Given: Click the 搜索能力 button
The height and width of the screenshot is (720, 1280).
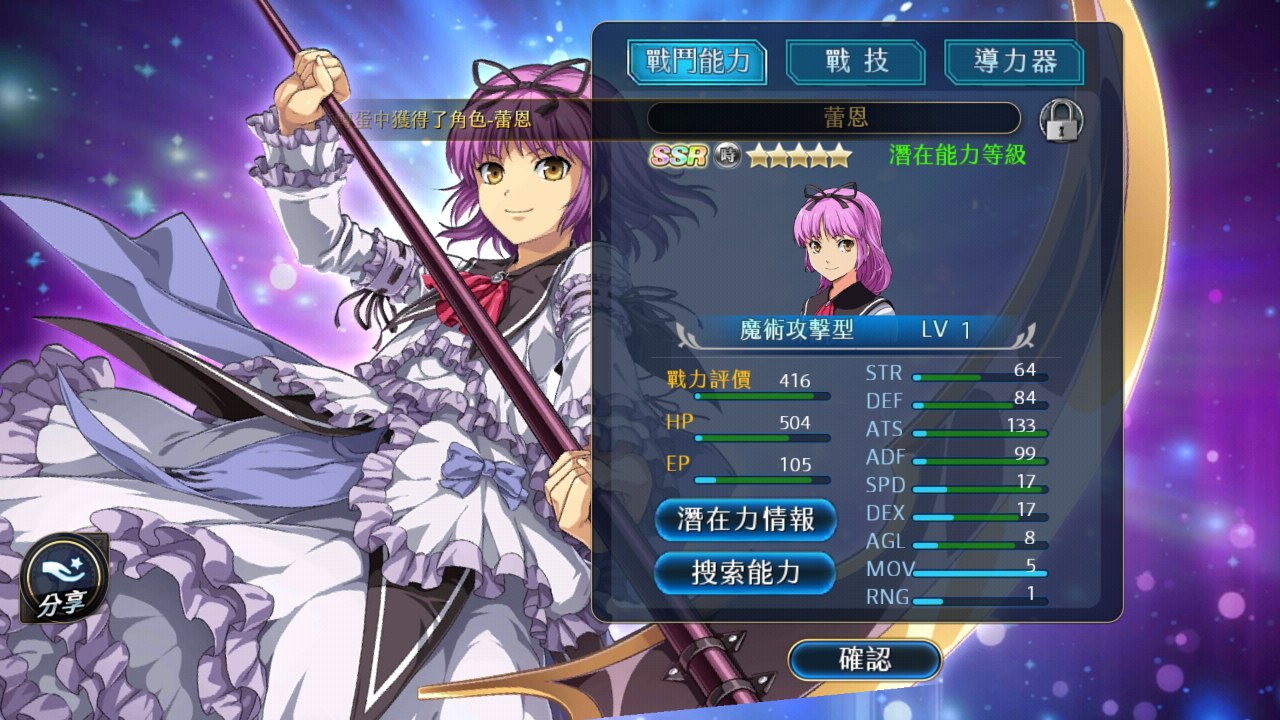Looking at the screenshot, I should pos(745,572).
